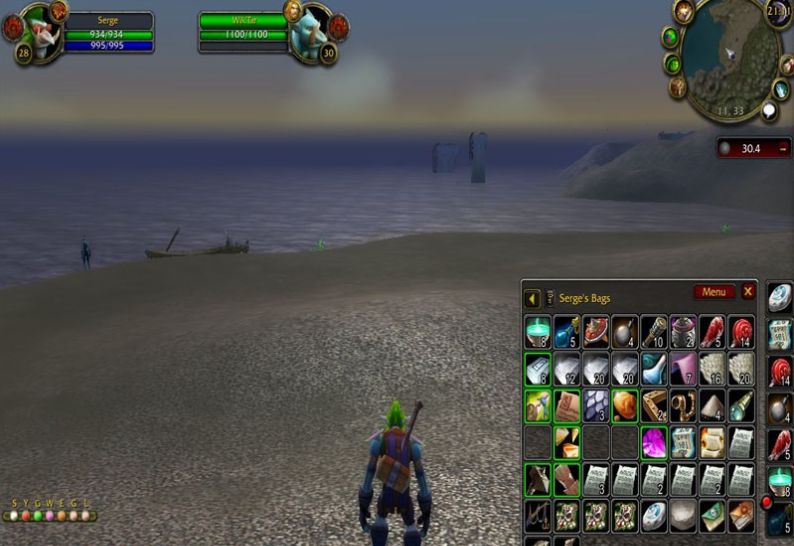
Task: Close Serge's Bags window
Action: [747, 292]
